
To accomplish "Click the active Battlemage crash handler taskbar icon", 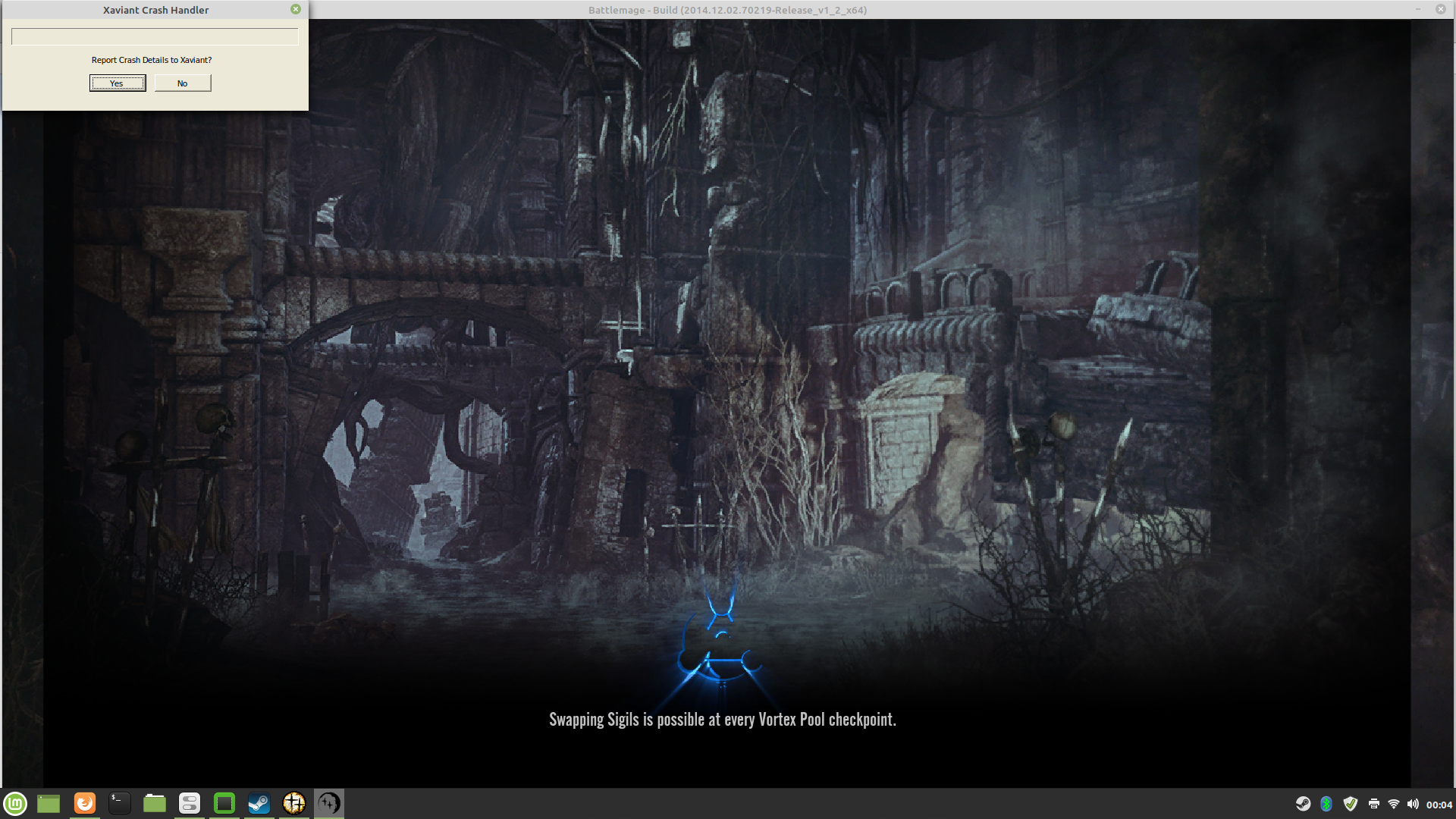I will 328,803.
